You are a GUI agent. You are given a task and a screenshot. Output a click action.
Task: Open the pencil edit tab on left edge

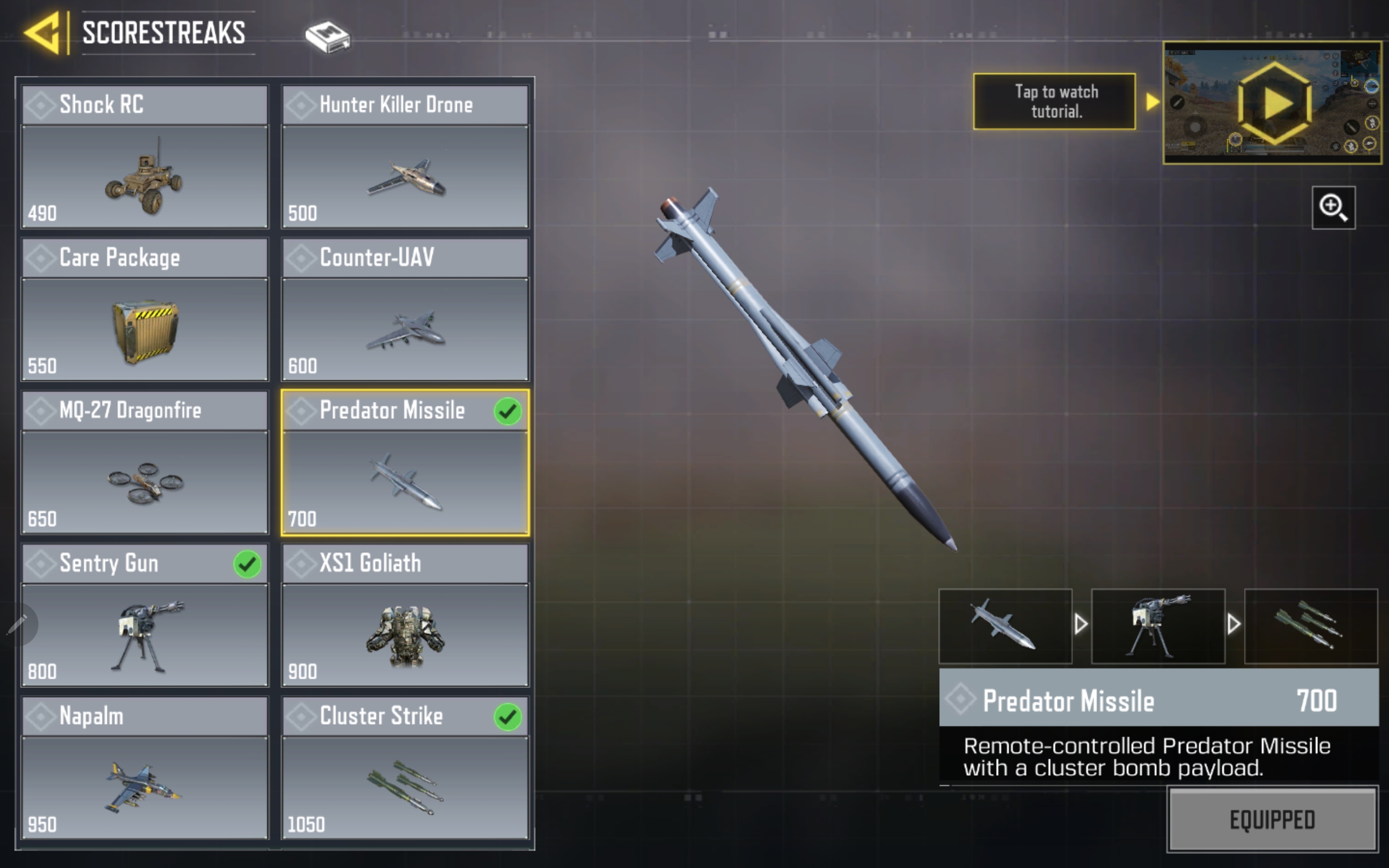(17, 624)
